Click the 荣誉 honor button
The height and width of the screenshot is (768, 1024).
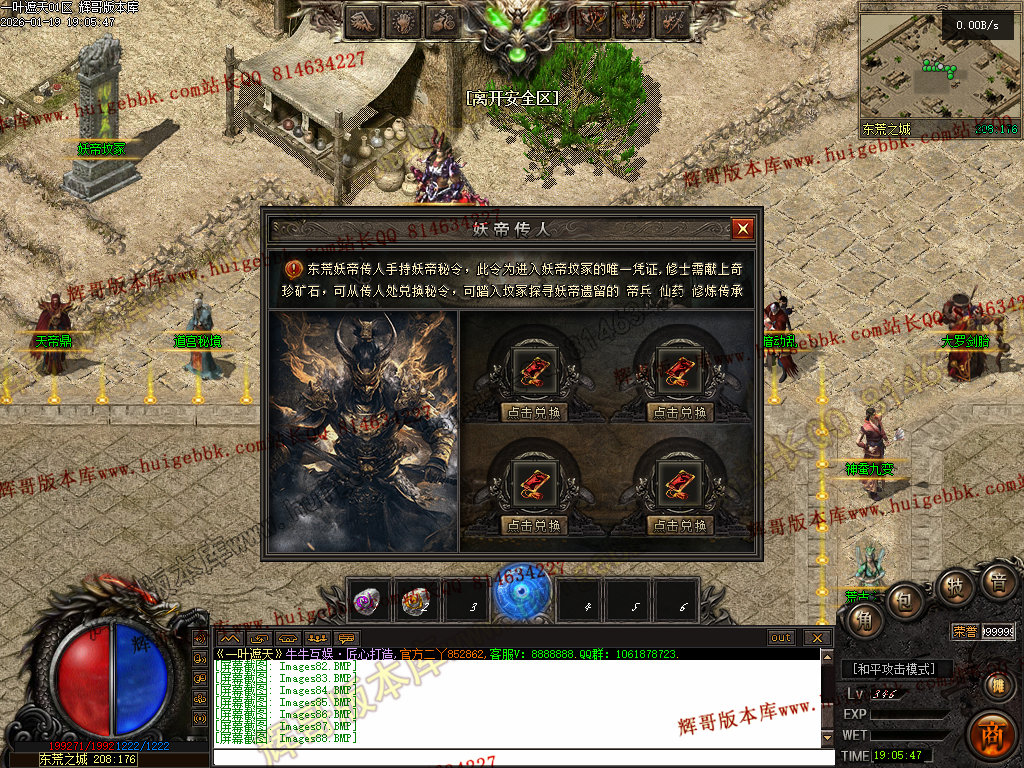[x=965, y=631]
